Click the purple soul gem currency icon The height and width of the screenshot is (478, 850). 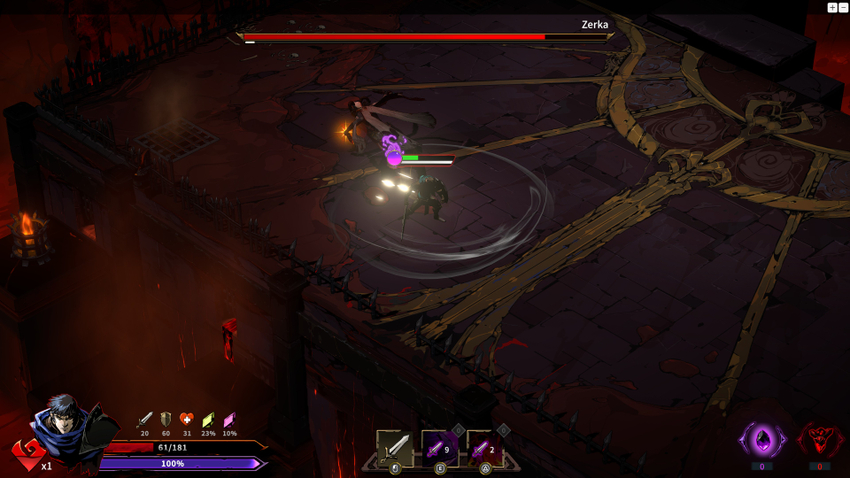point(762,440)
